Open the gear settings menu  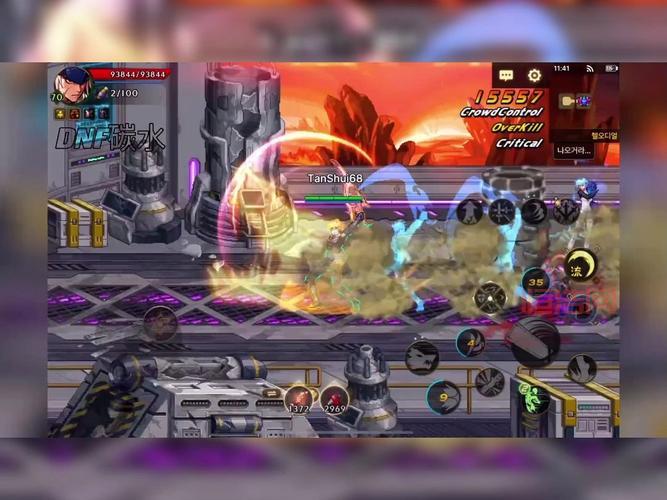[x=535, y=76]
